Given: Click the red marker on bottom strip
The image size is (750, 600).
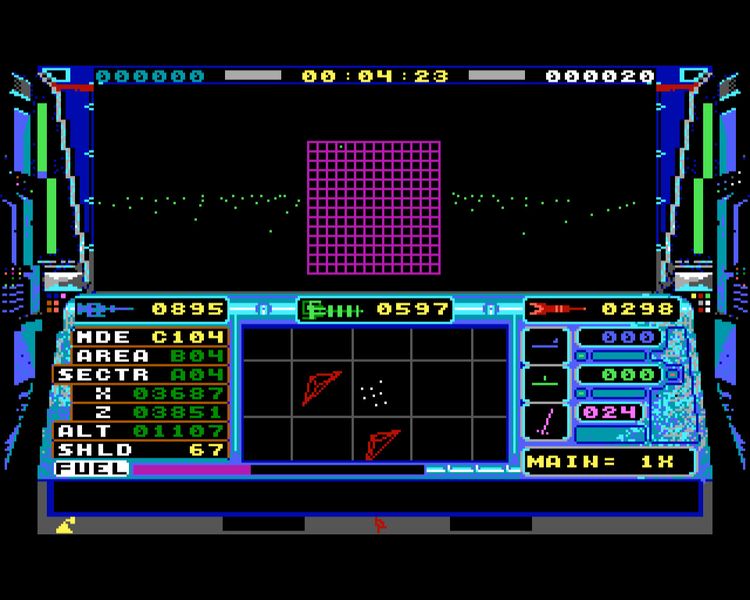Looking at the screenshot, I should pyautogui.click(x=378, y=523).
